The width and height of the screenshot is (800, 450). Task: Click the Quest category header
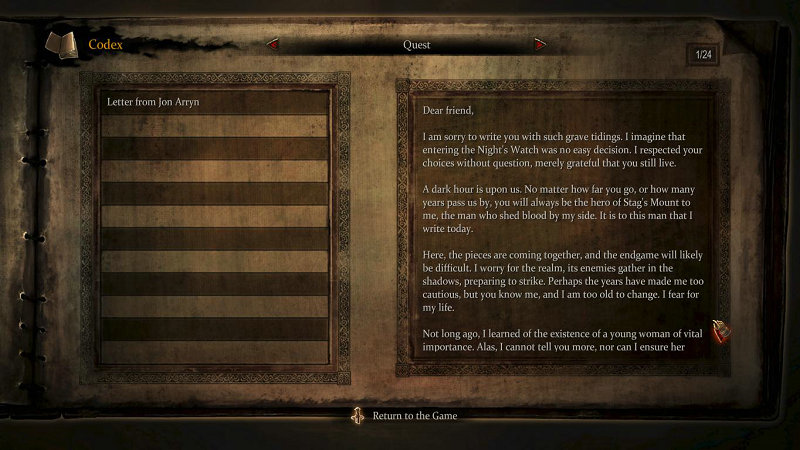pos(416,44)
